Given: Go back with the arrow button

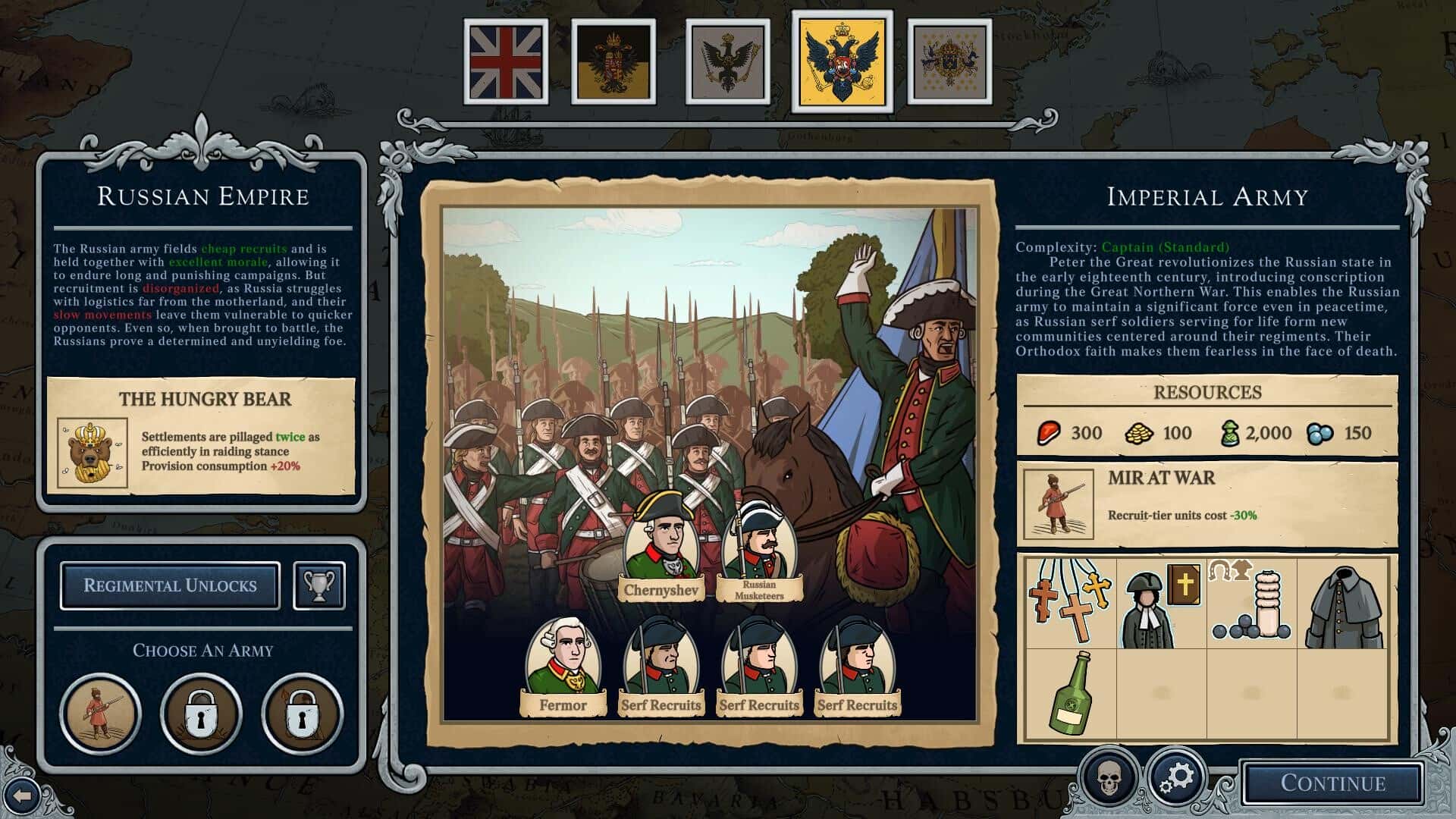Looking at the screenshot, I should (22, 795).
